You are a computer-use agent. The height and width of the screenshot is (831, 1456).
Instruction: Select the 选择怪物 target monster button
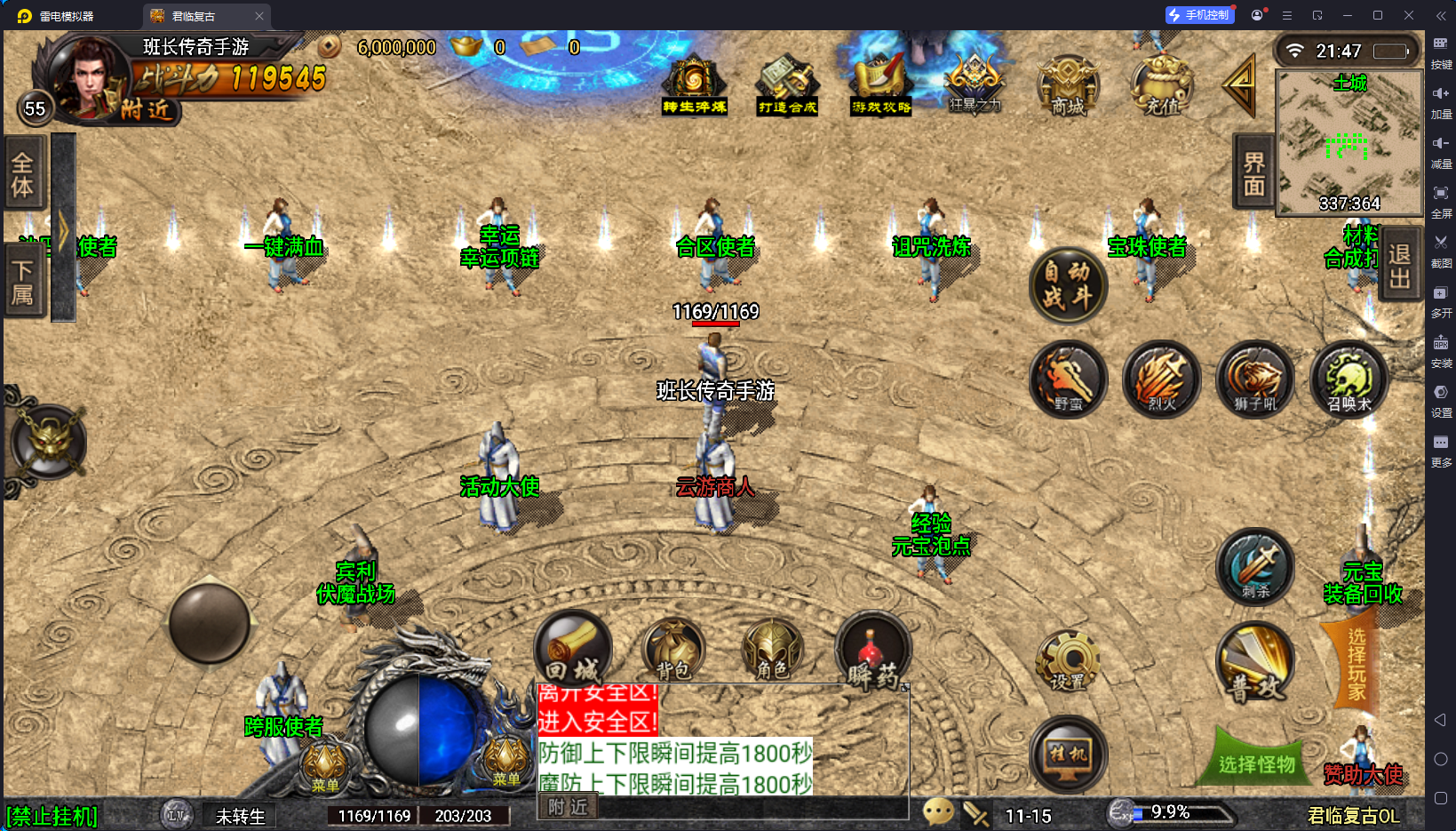[x=1256, y=763]
